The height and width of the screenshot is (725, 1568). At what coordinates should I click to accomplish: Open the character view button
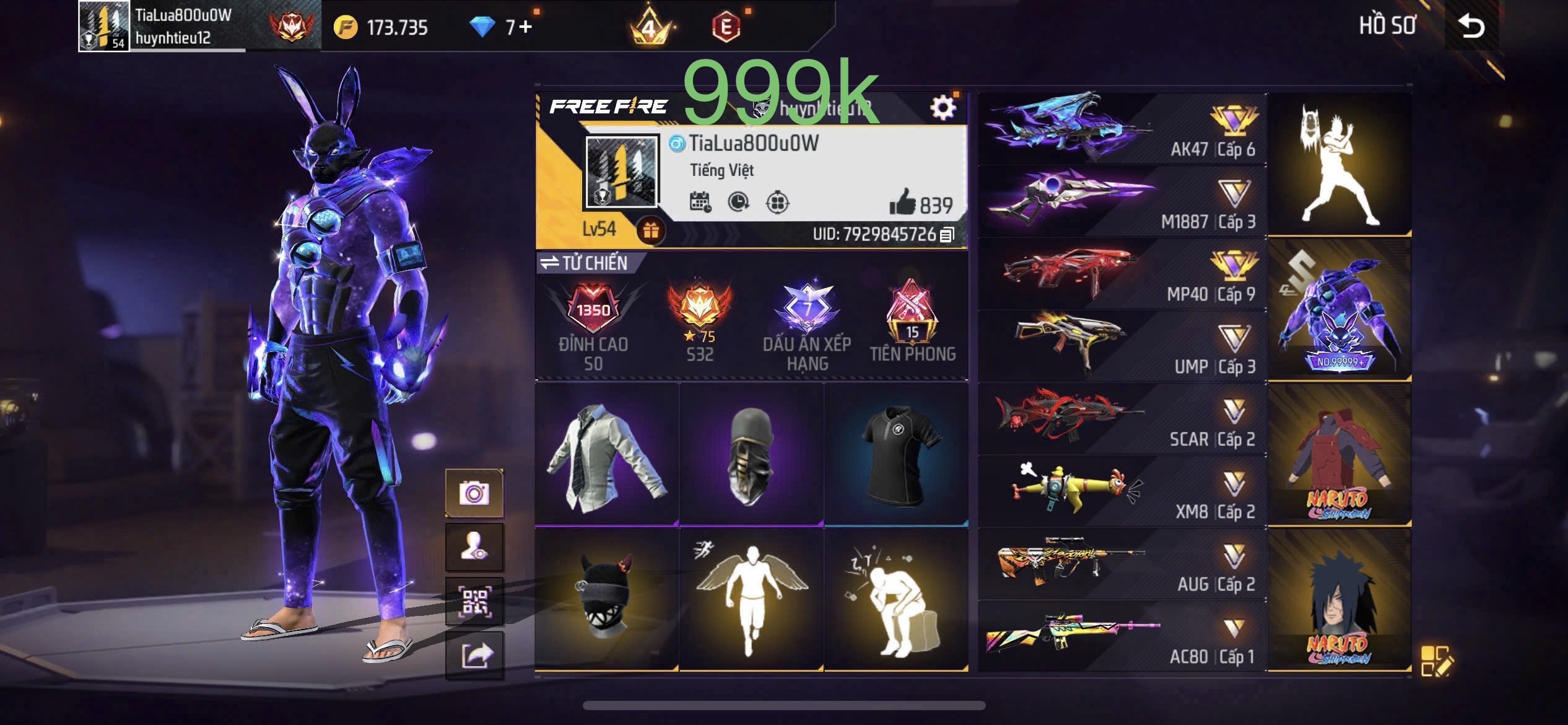pos(474,547)
